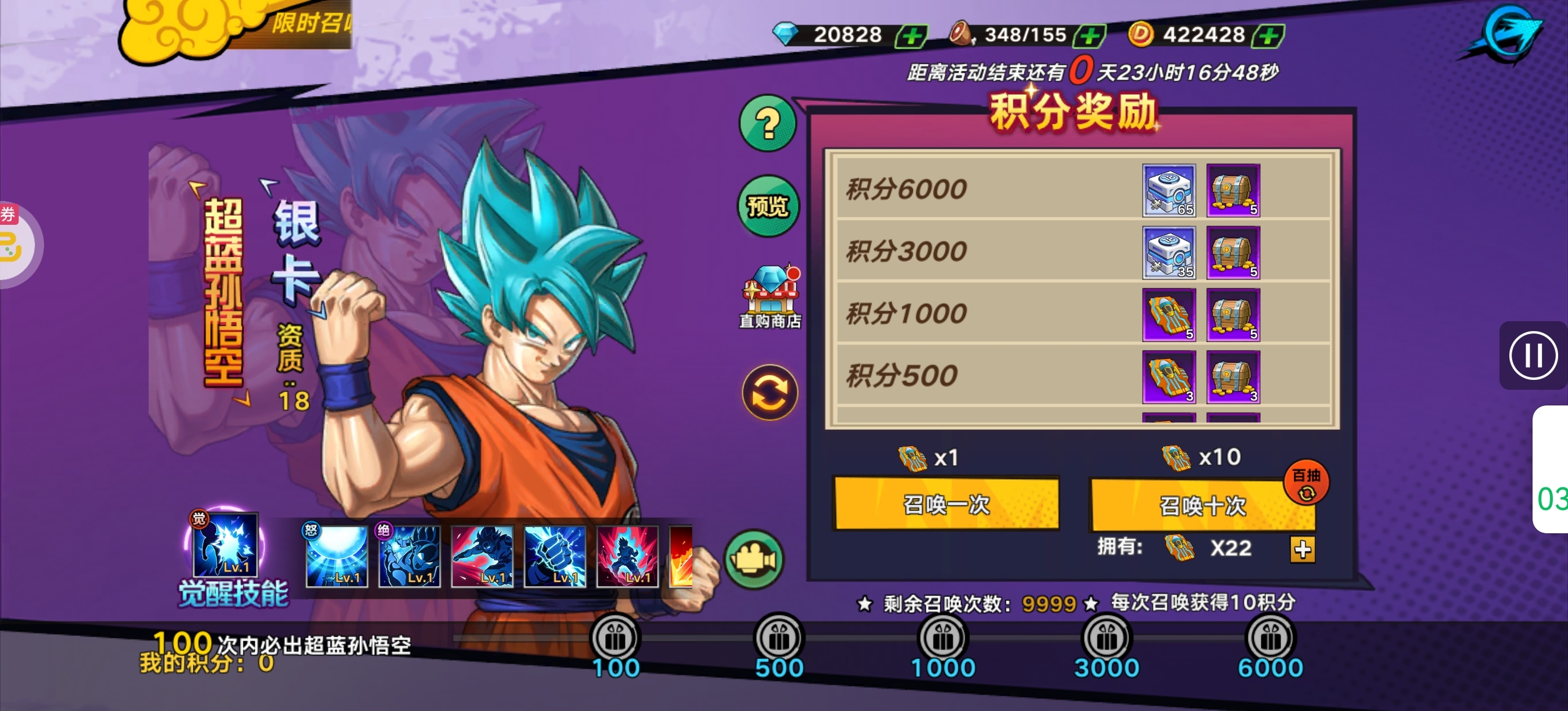Image resolution: width=1568 pixels, height=711 pixels.
Task: Open the 预览 preview panel
Action: point(768,206)
